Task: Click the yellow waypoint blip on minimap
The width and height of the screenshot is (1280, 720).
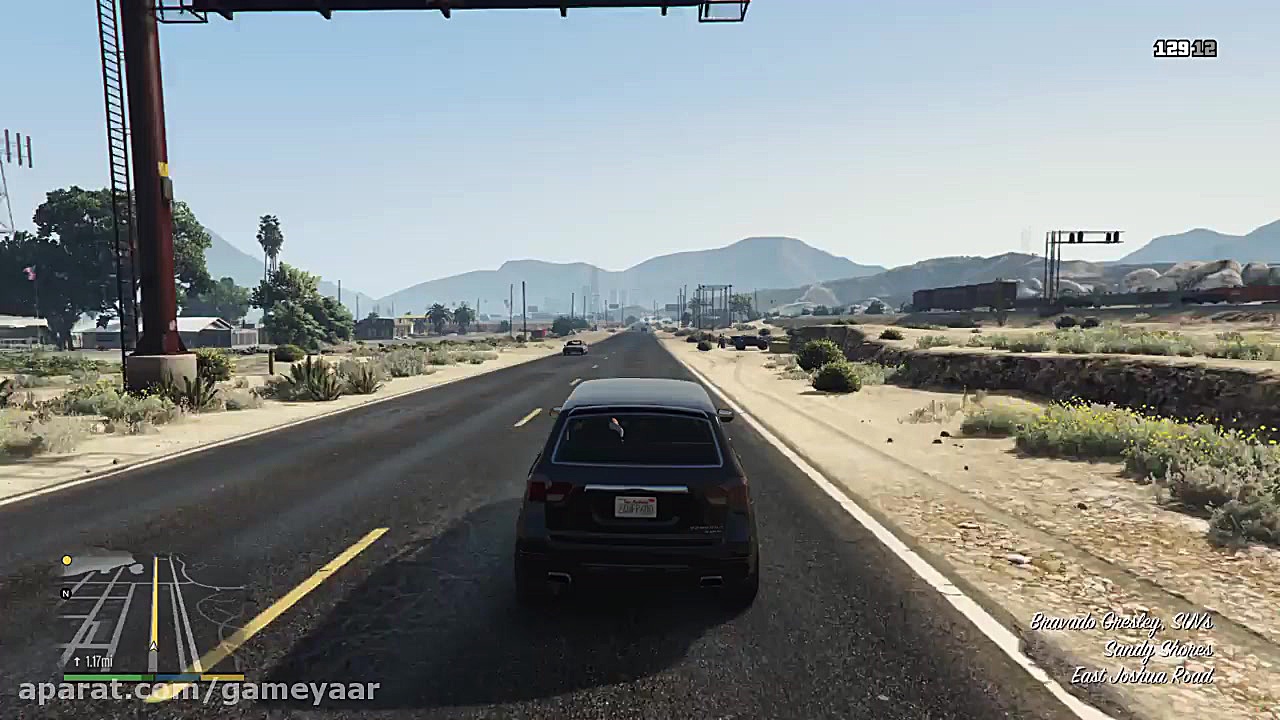Action: 67,560
